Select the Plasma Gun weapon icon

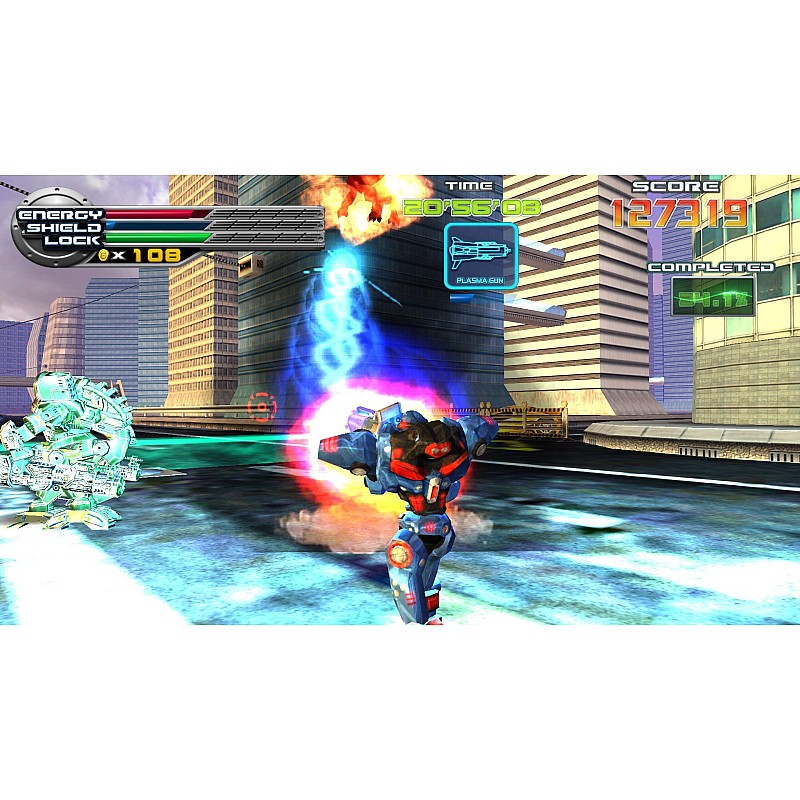[x=481, y=255]
